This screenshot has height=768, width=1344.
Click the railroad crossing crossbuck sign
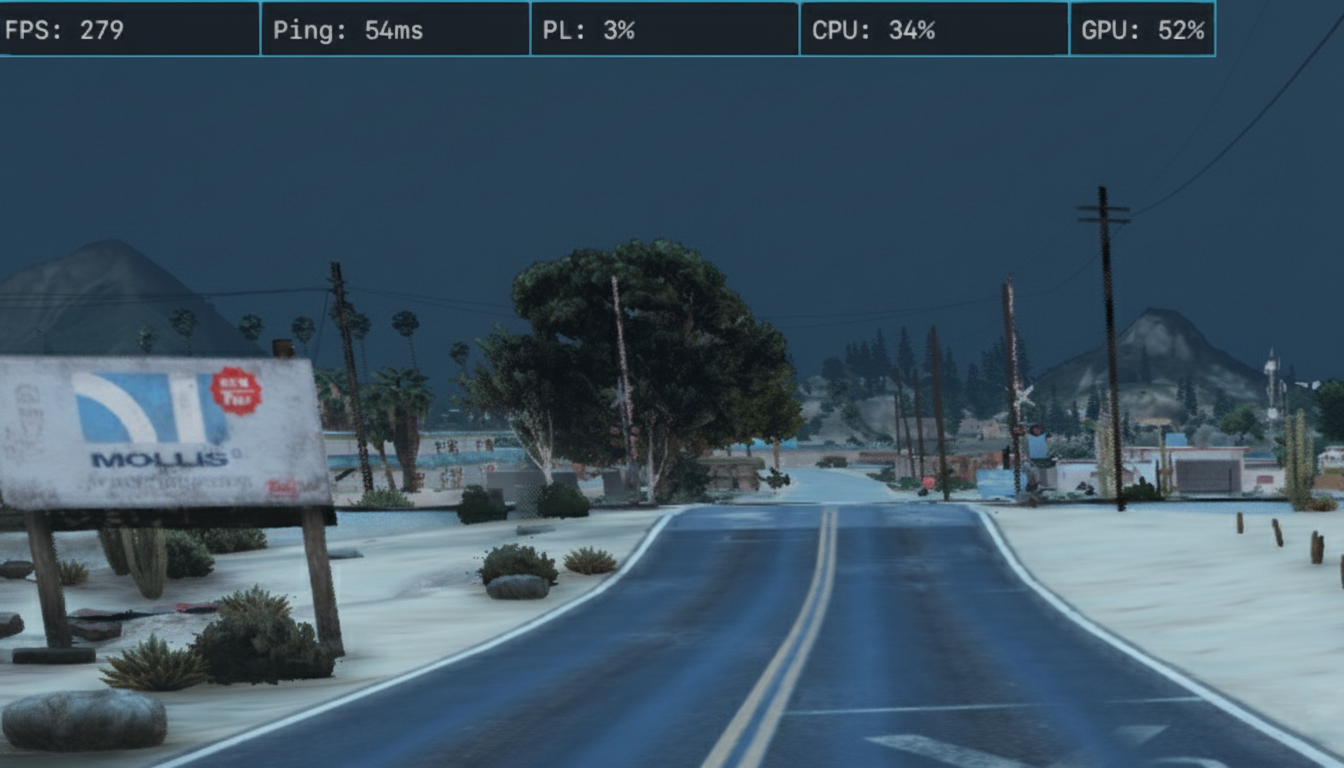[1026, 396]
